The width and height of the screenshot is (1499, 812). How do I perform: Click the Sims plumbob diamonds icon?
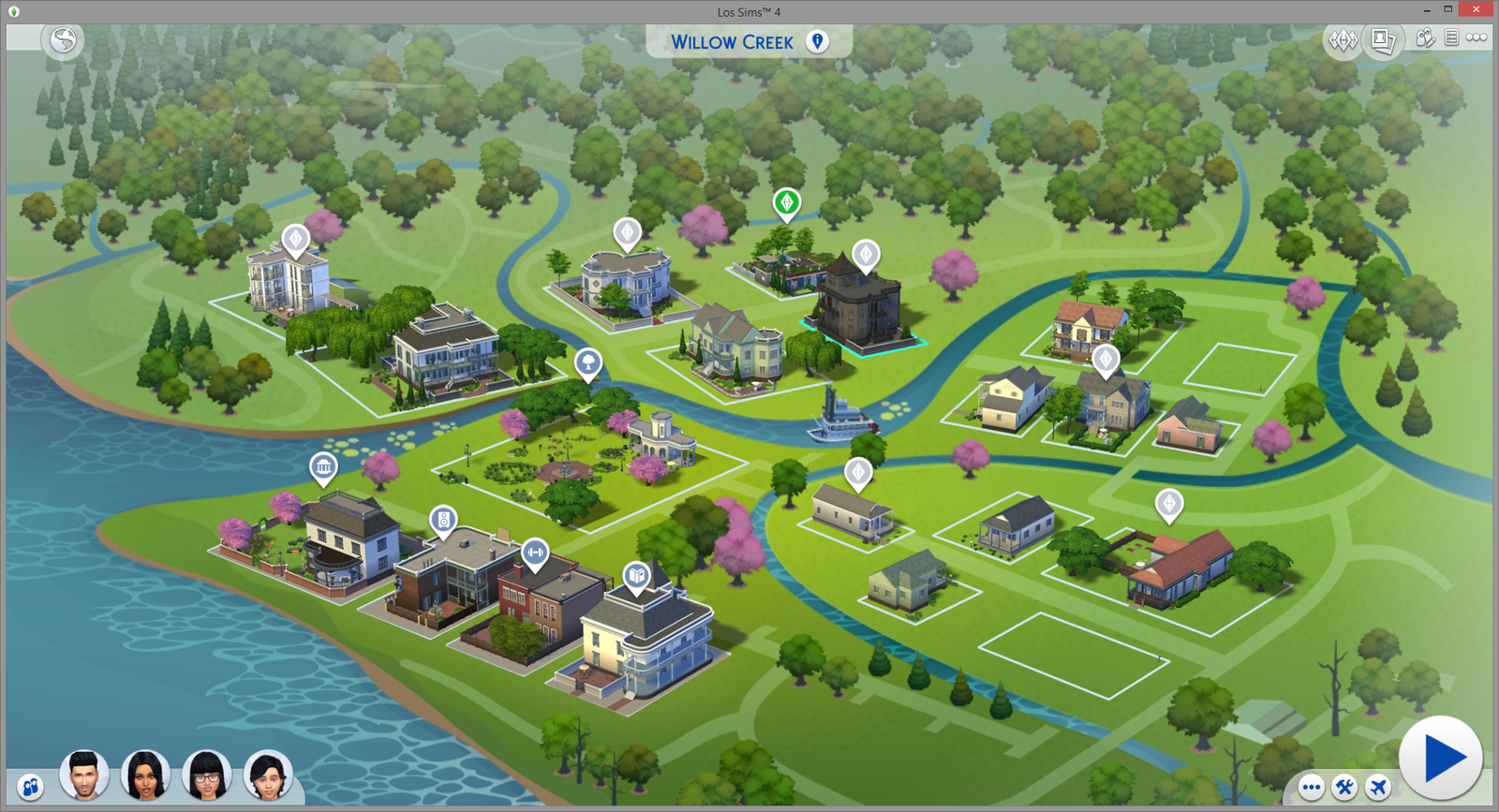pyautogui.click(x=1343, y=39)
